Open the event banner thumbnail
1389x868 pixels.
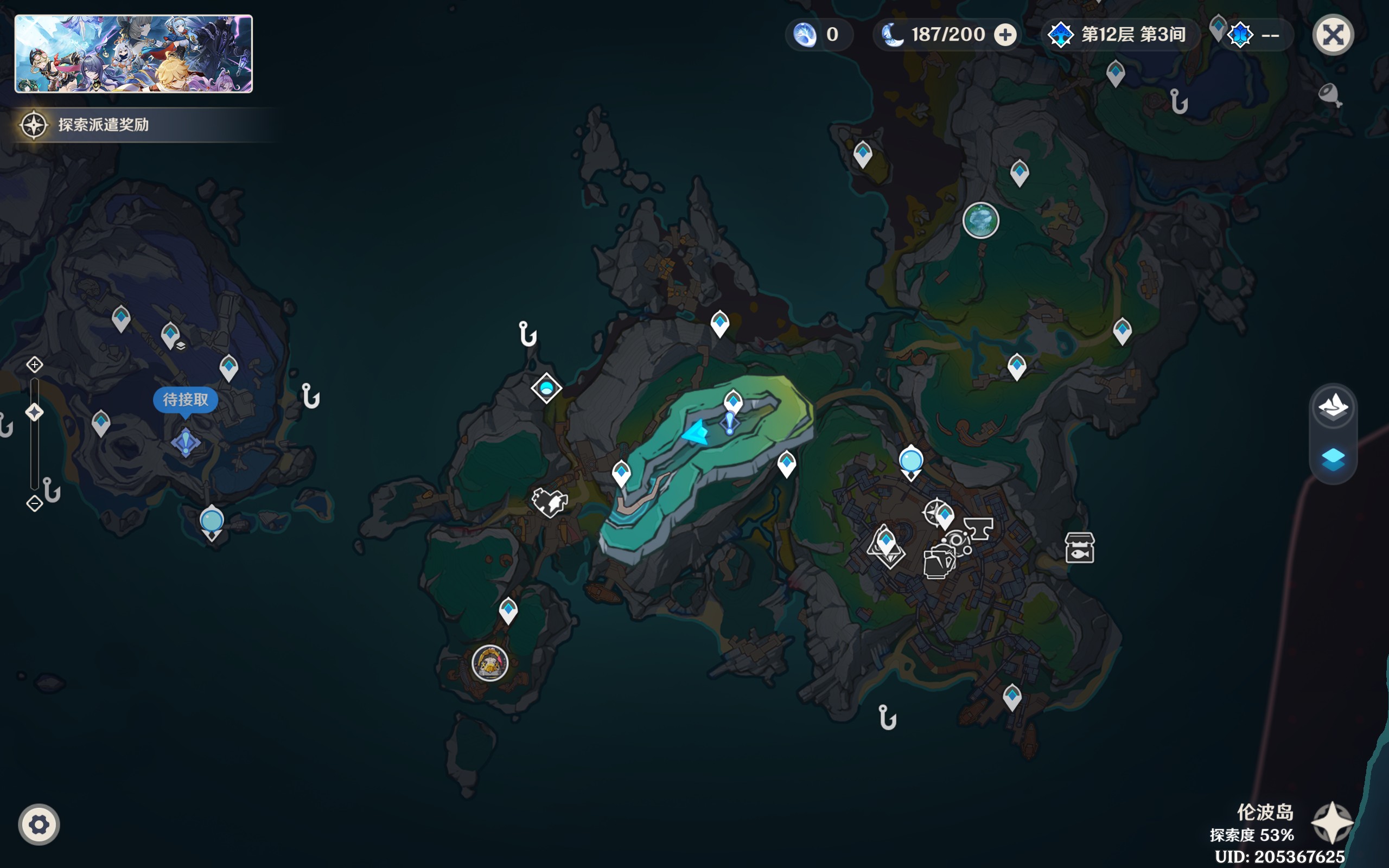pos(133,54)
